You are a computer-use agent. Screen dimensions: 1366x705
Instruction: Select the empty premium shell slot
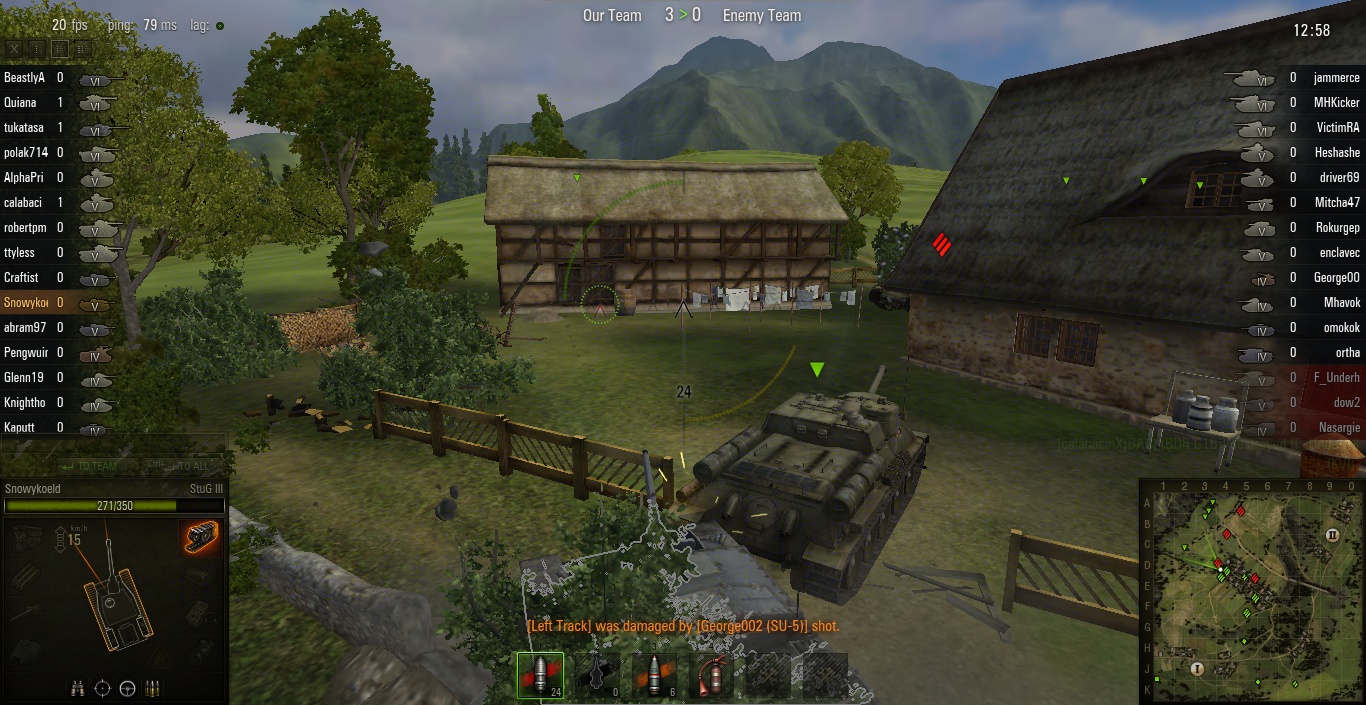598,675
